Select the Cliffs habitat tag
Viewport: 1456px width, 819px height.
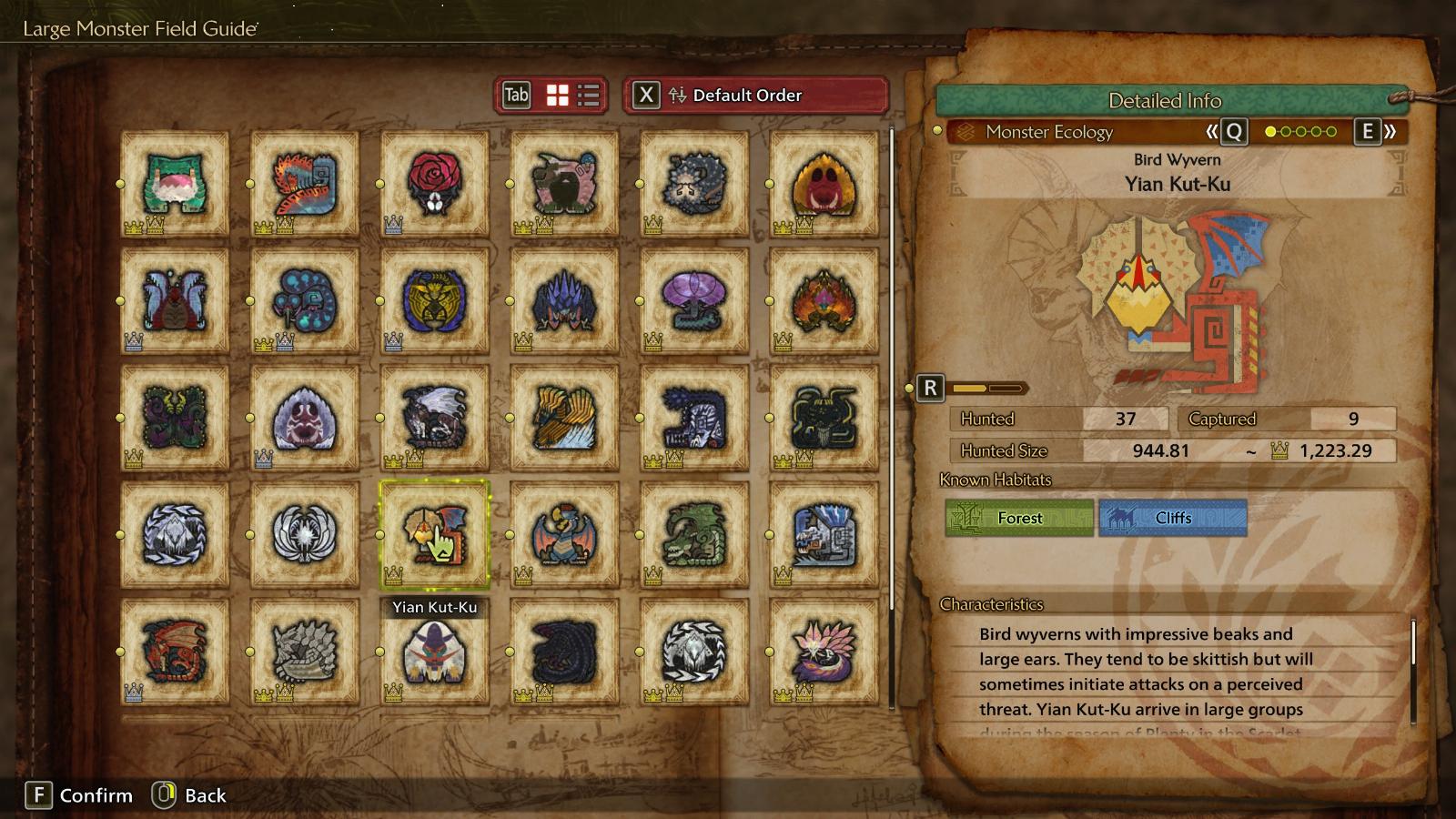point(1172,518)
